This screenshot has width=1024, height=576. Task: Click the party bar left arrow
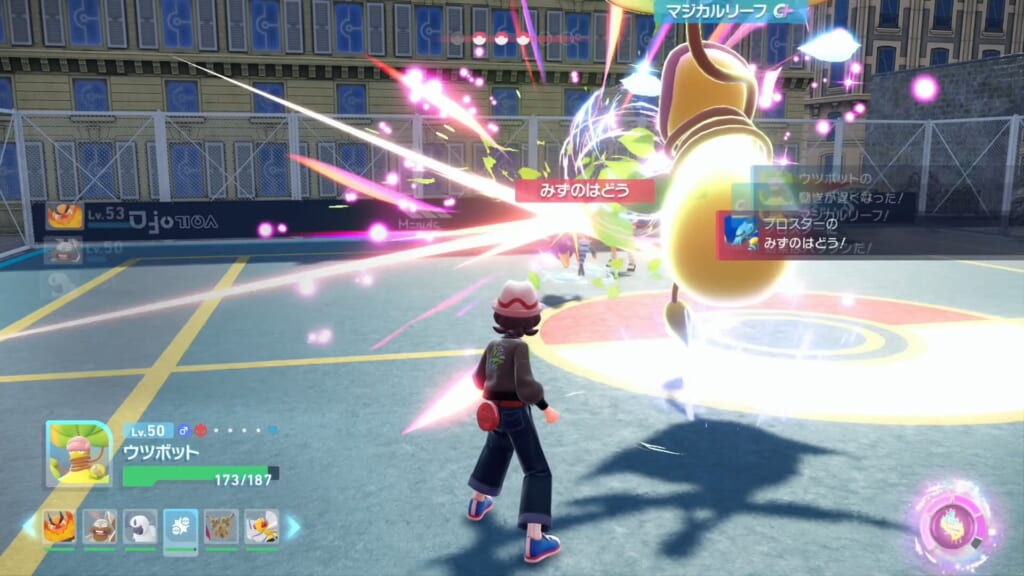click(x=29, y=526)
